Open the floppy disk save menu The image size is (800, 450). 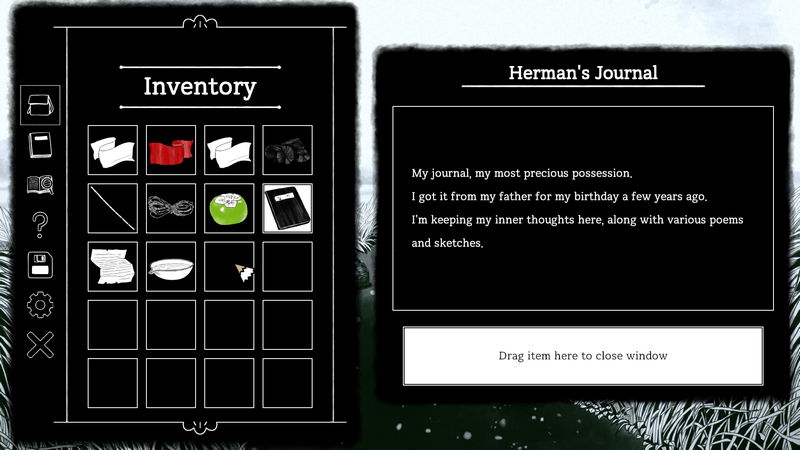(40, 265)
